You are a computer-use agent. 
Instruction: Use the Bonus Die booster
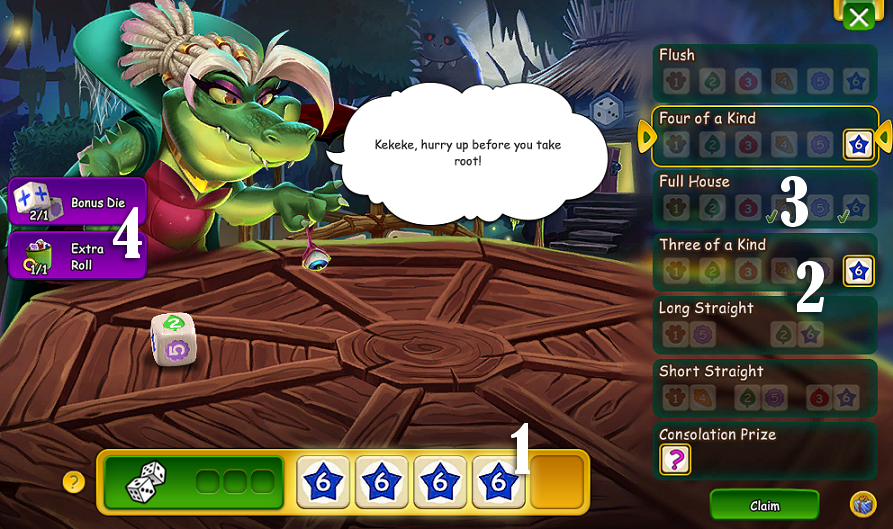(77, 202)
